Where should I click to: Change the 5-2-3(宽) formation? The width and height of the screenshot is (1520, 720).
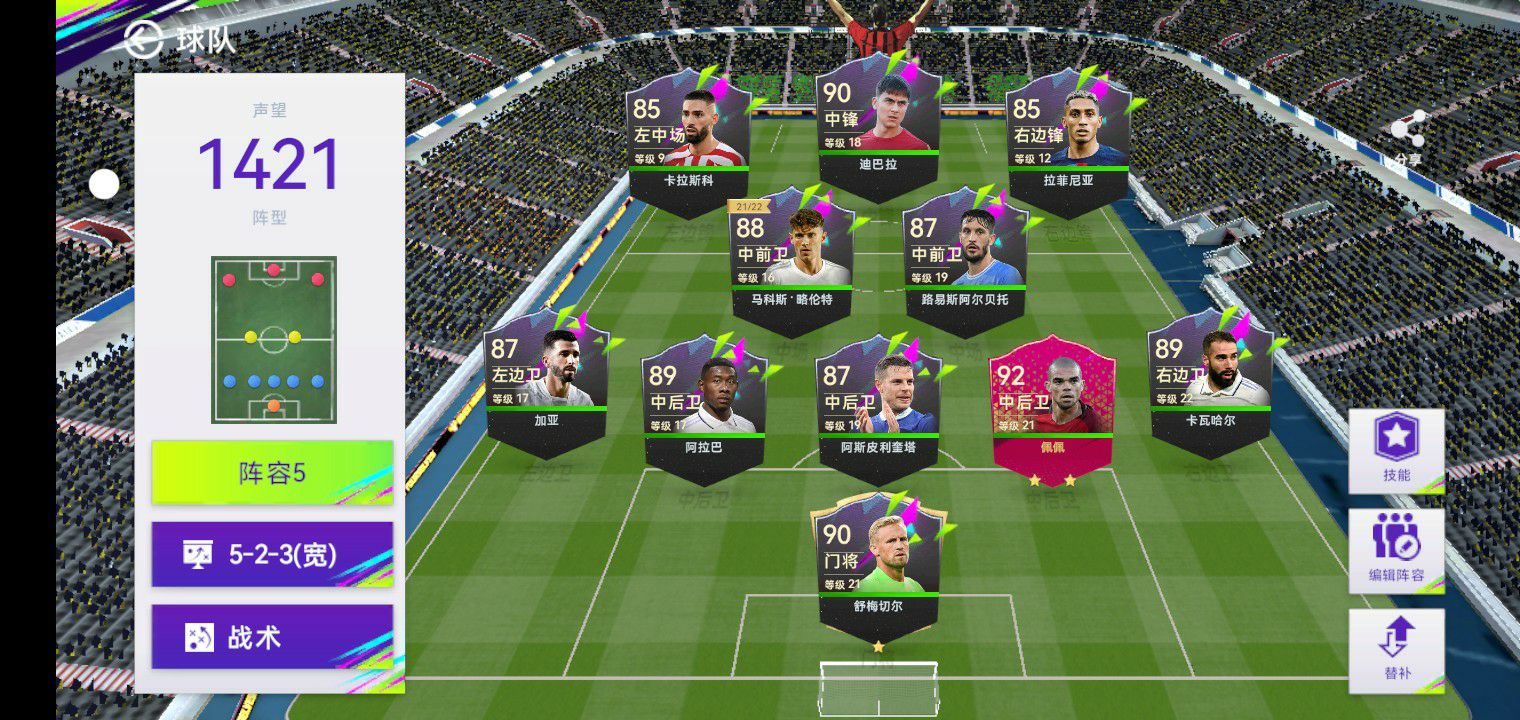click(272, 554)
